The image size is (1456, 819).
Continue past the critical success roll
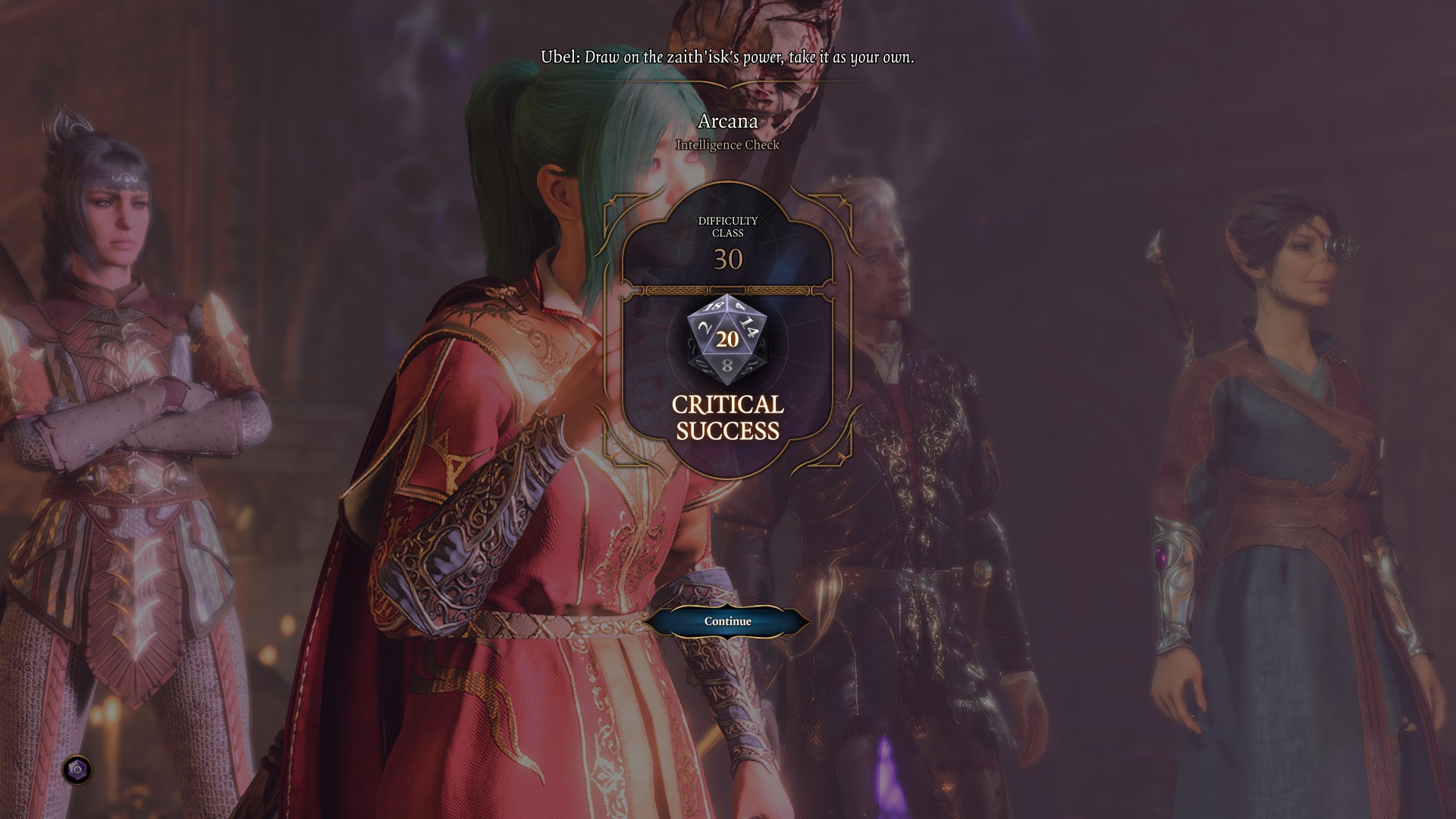point(727,621)
